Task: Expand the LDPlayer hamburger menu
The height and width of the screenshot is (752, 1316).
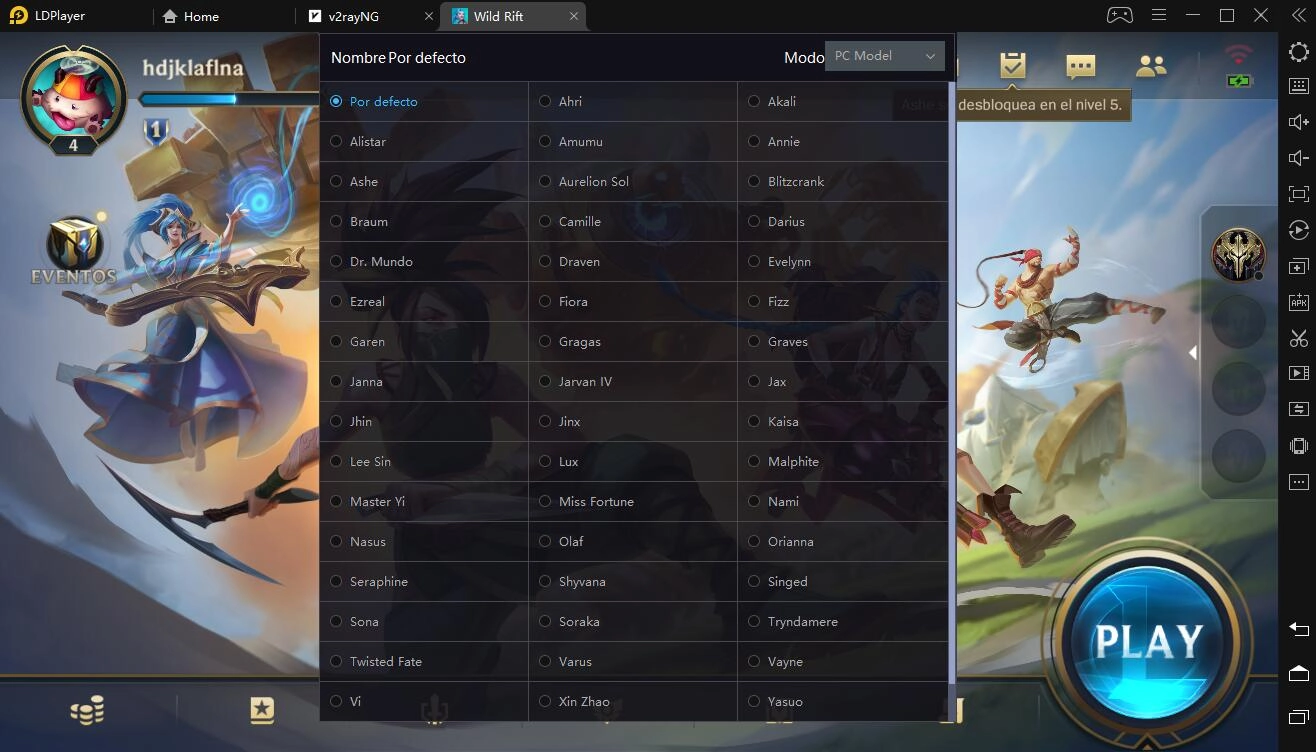Action: (x=1158, y=15)
